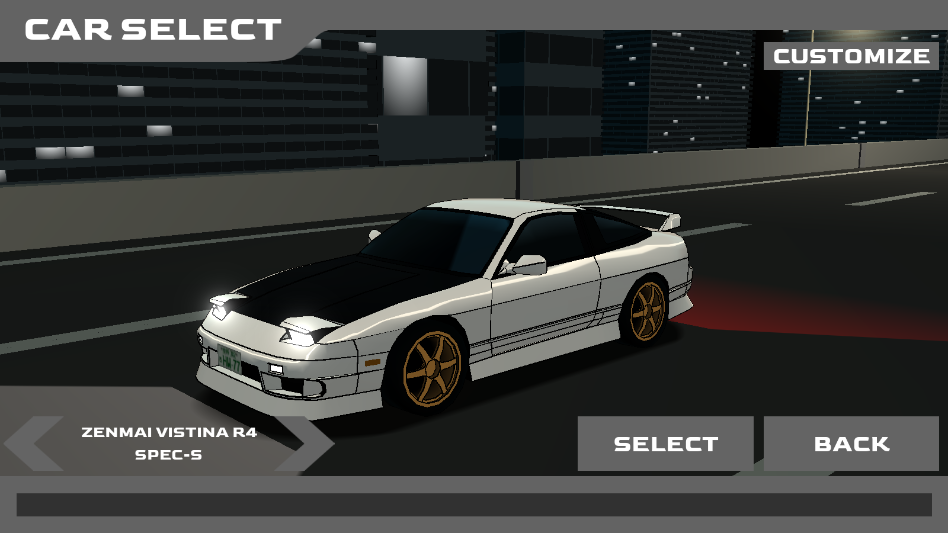Show the previous car with left arrow
This screenshot has height=533, width=948.
pos(33,443)
